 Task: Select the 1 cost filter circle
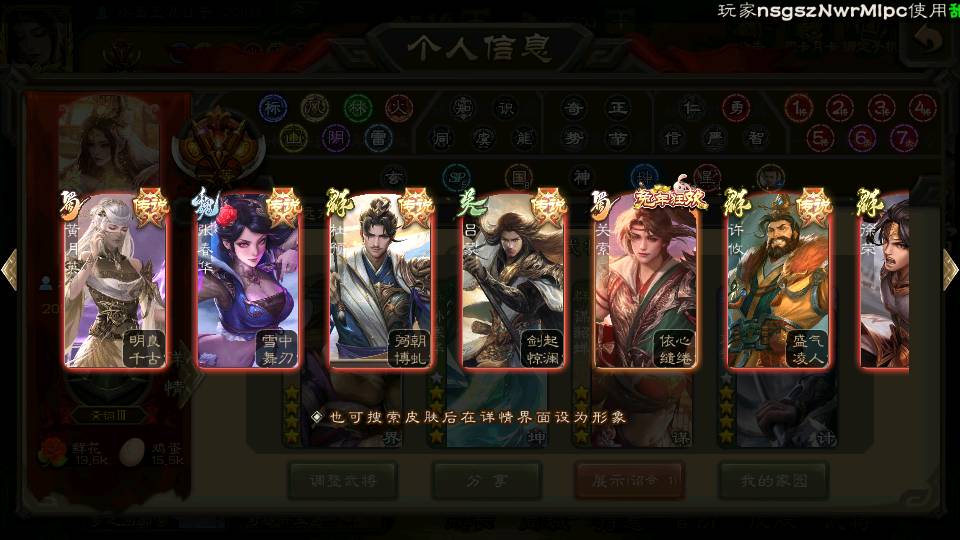tap(798, 107)
